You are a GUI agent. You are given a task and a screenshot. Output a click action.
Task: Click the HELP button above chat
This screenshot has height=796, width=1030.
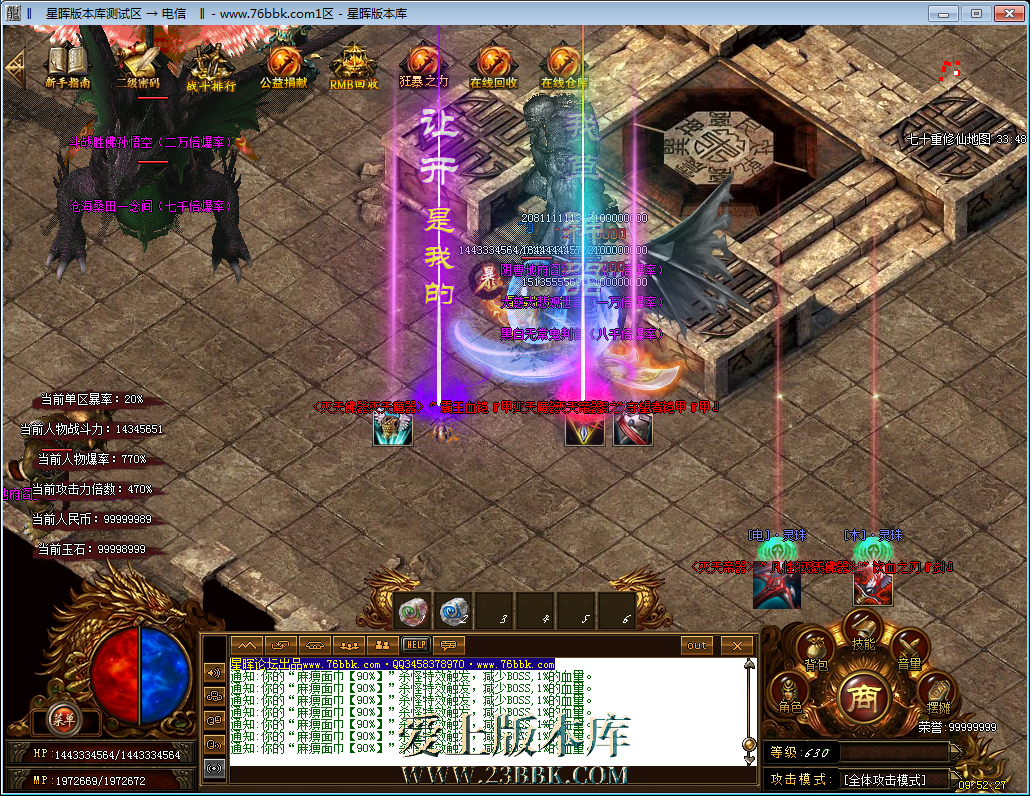415,645
